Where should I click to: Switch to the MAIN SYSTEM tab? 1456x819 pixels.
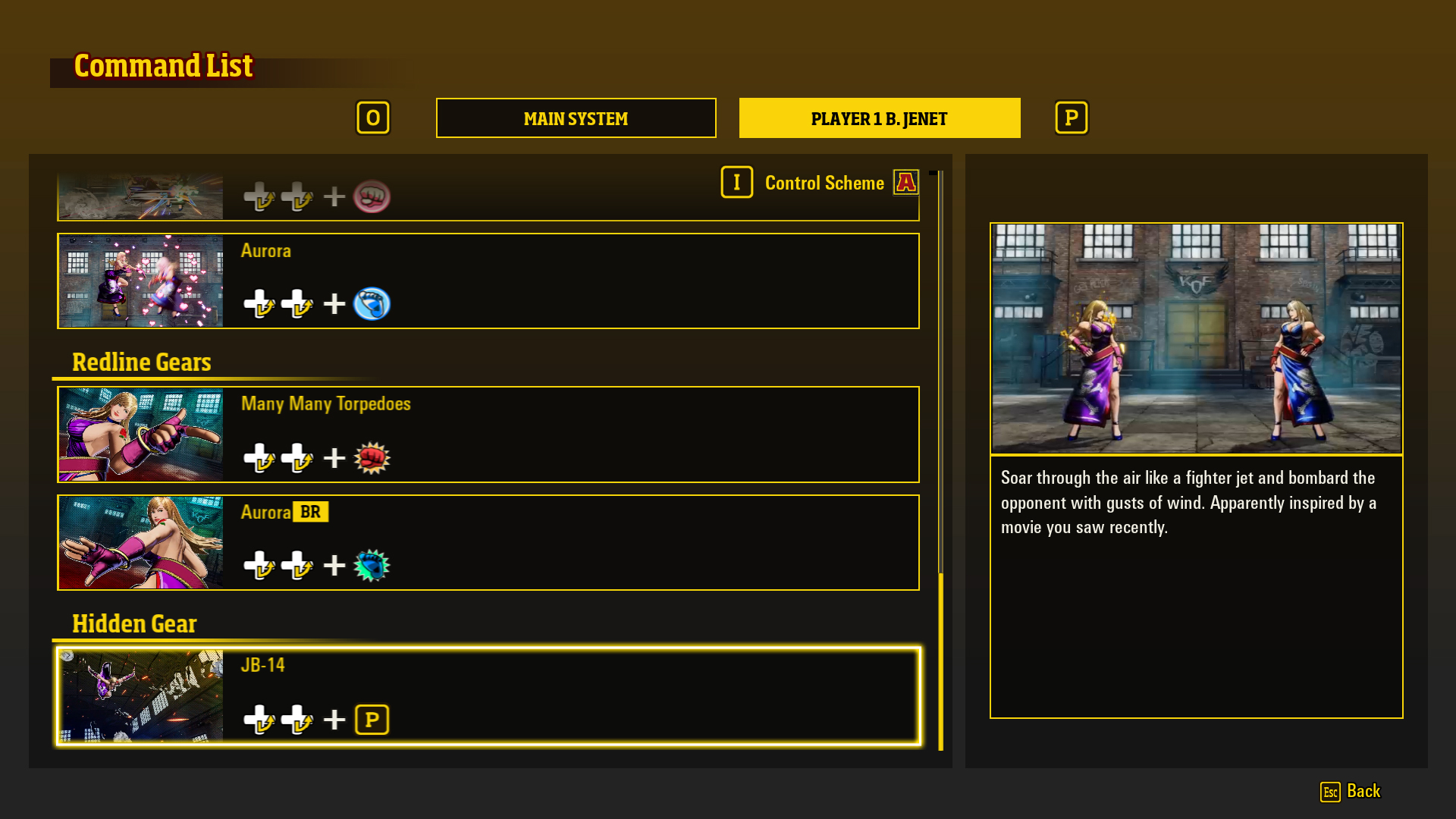coord(576,118)
